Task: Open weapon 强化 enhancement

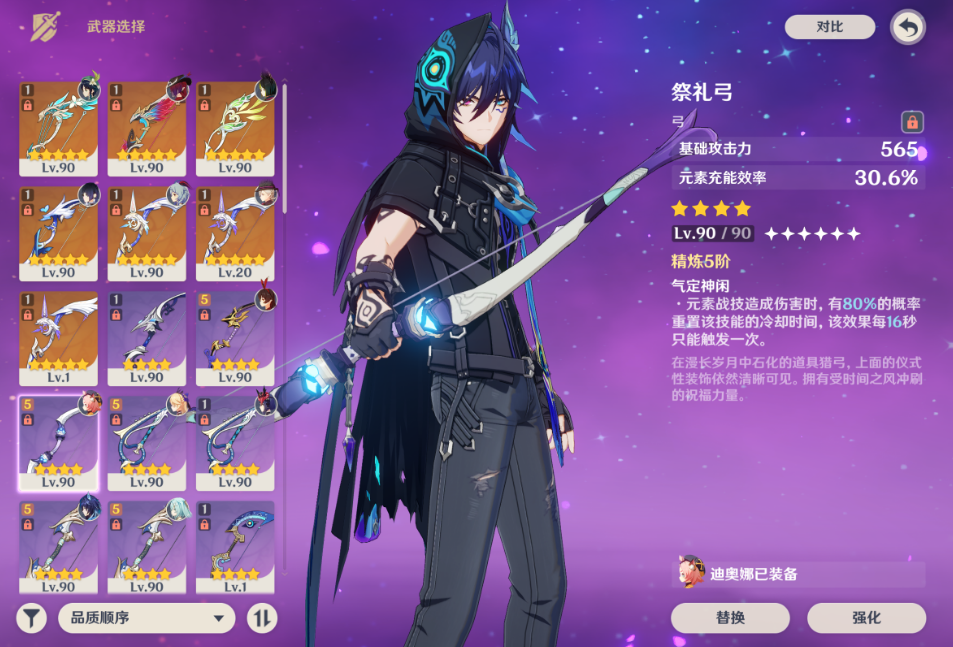Action: (866, 617)
